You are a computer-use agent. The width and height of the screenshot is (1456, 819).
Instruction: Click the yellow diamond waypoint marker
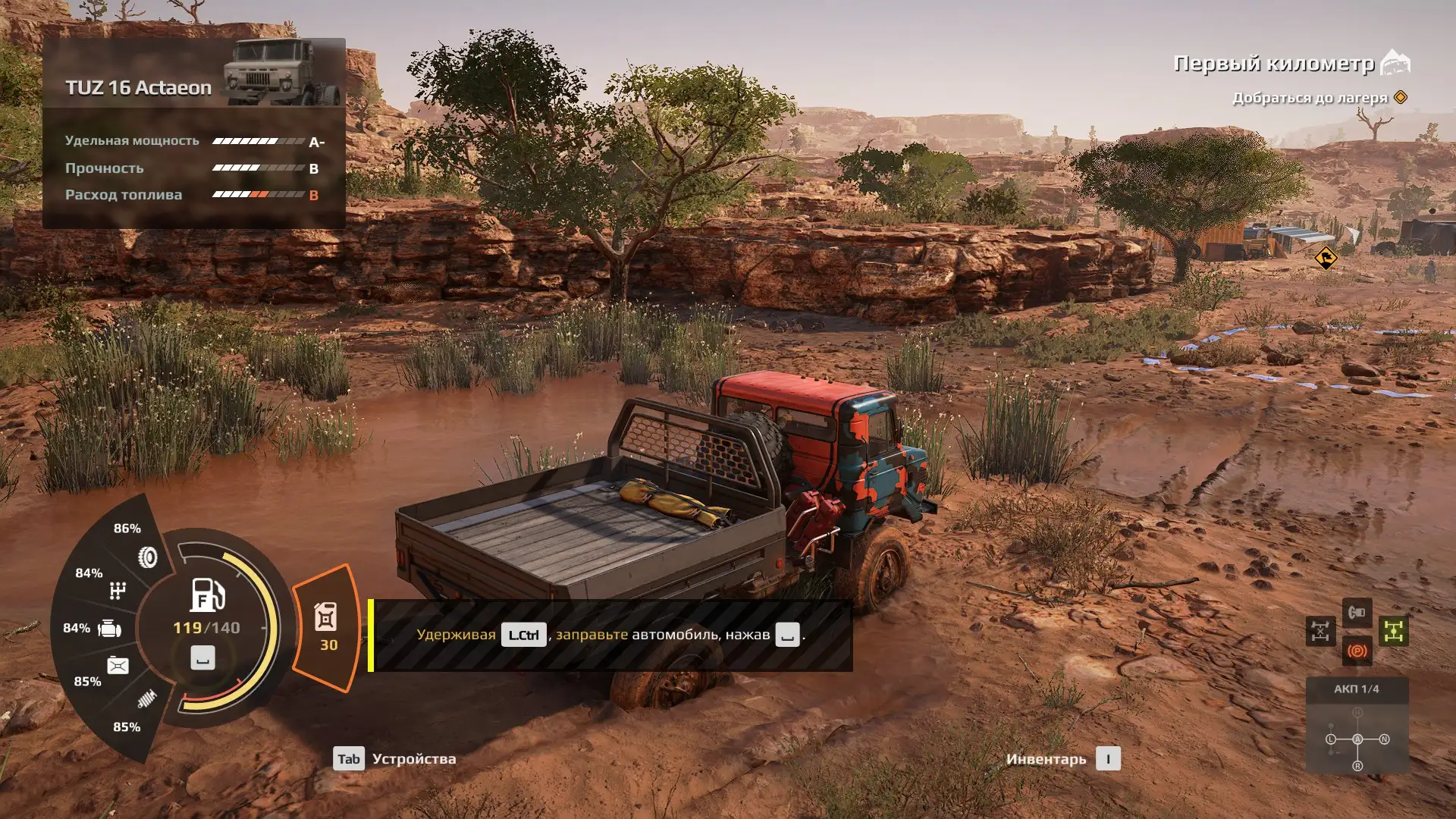pyautogui.click(x=1326, y=258)
